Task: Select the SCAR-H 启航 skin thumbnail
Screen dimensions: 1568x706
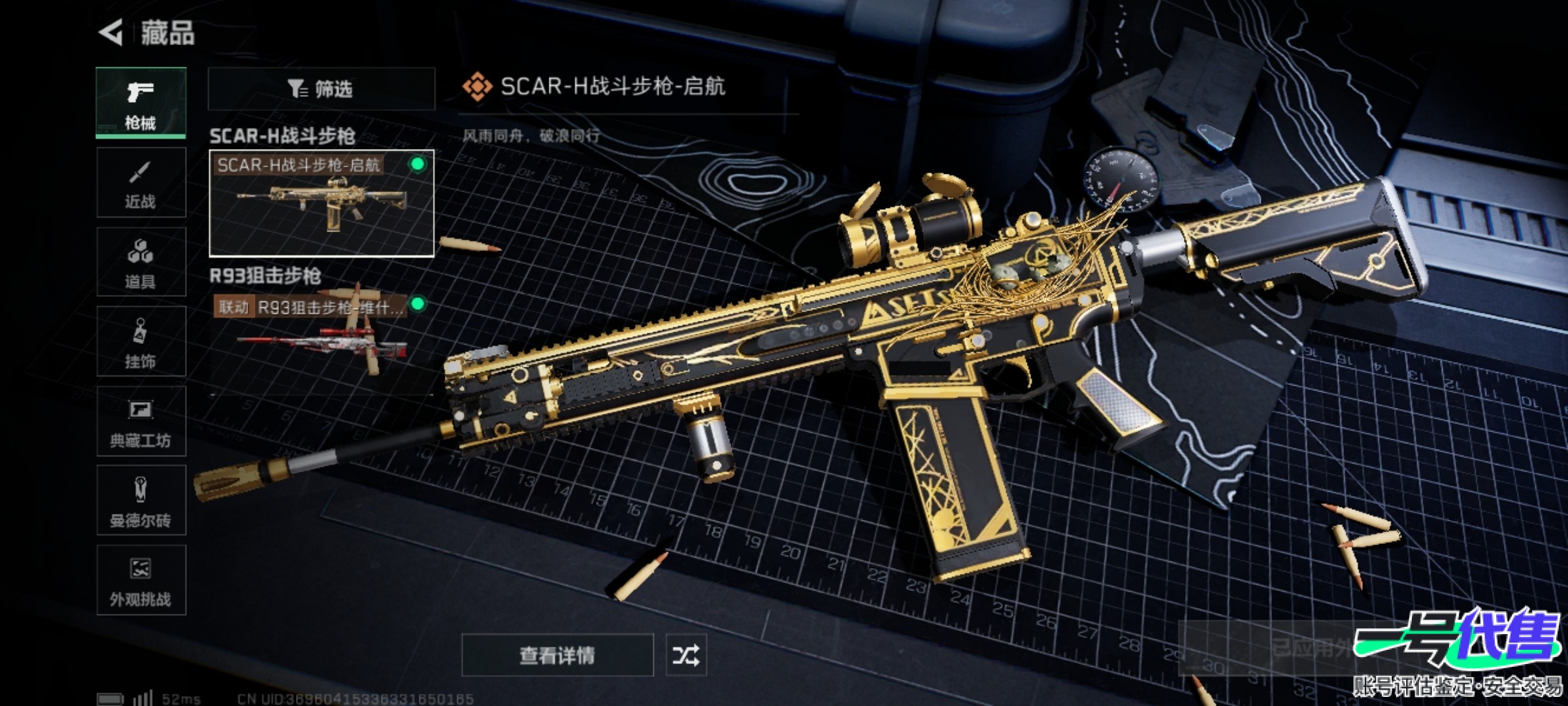Action: coord(321,203)
